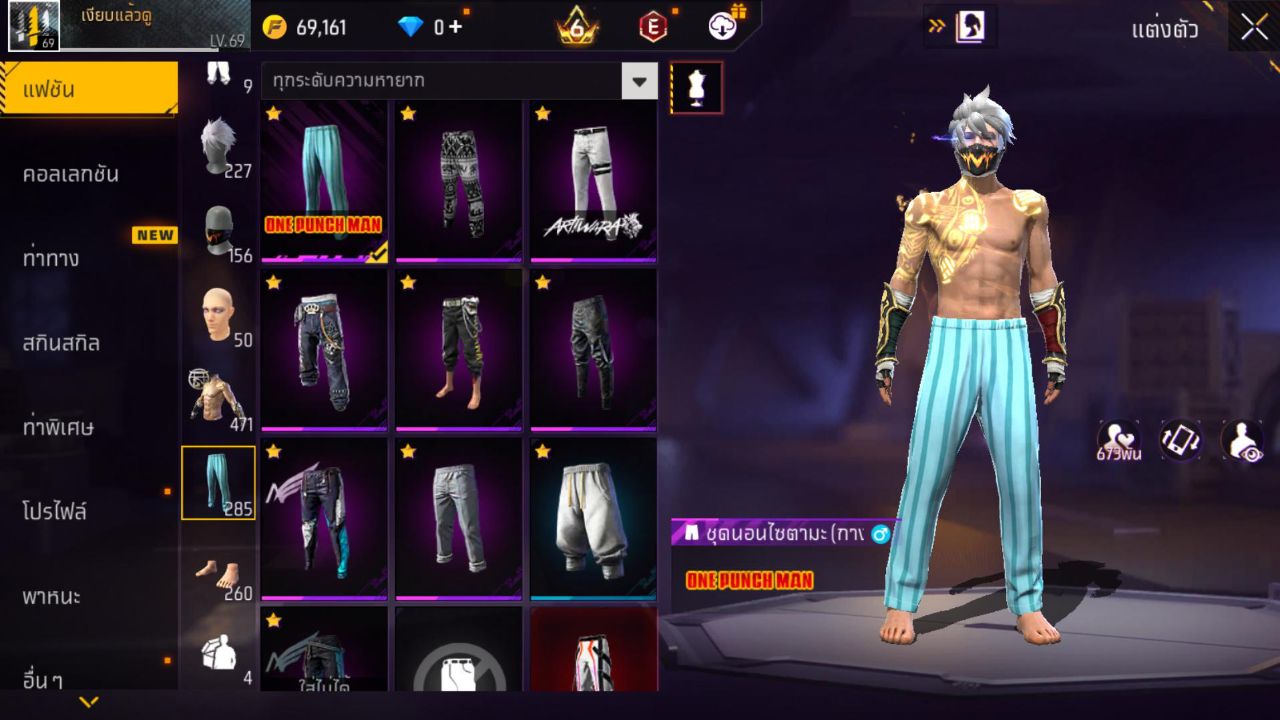Viewport: 1280px width, 720px height.
Task: Select the One Punch Man striped pajama pants
Action: pyautogui.click(x=324, y=180)
